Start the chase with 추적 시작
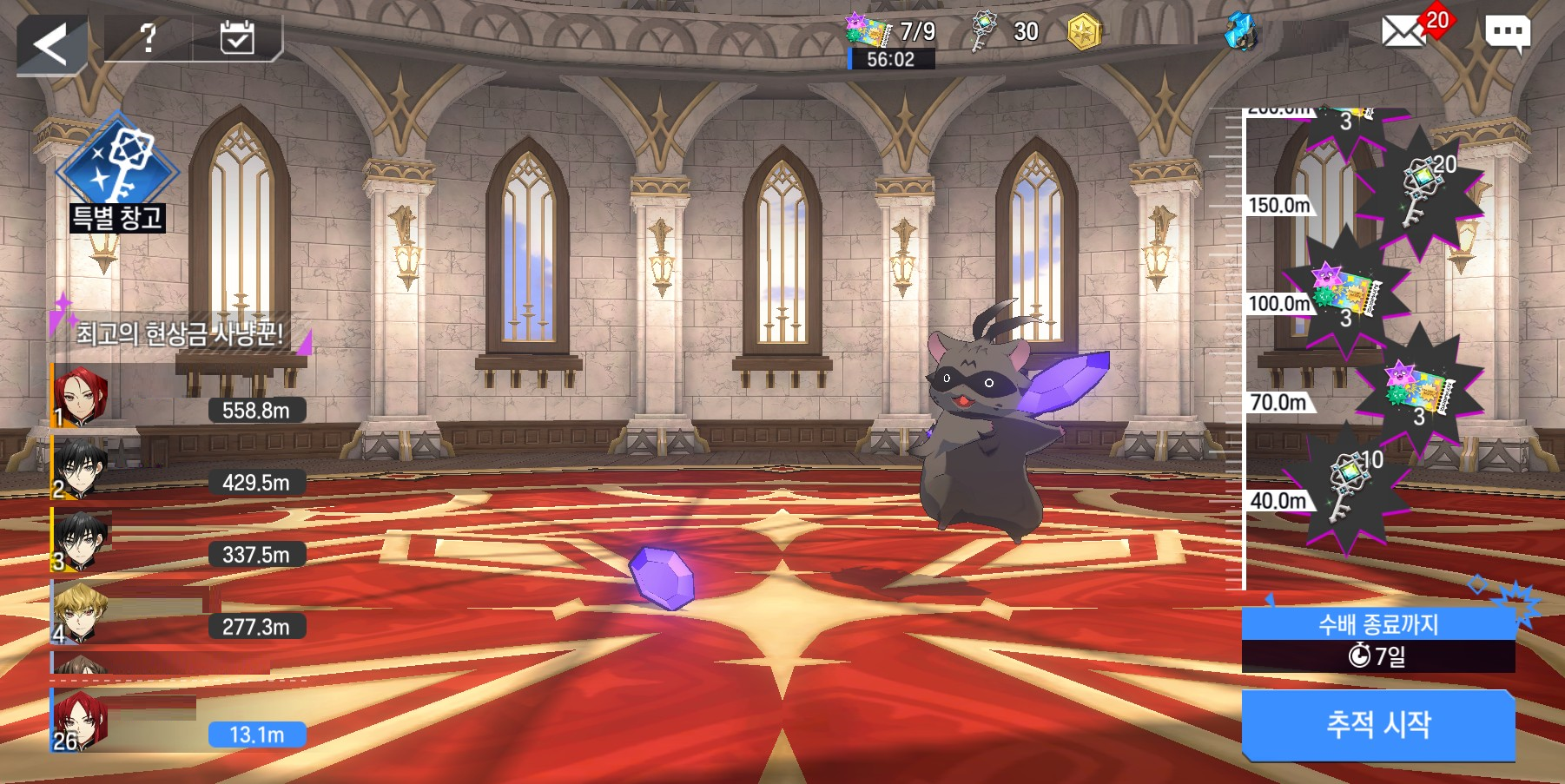 (x=1378, y=724)
